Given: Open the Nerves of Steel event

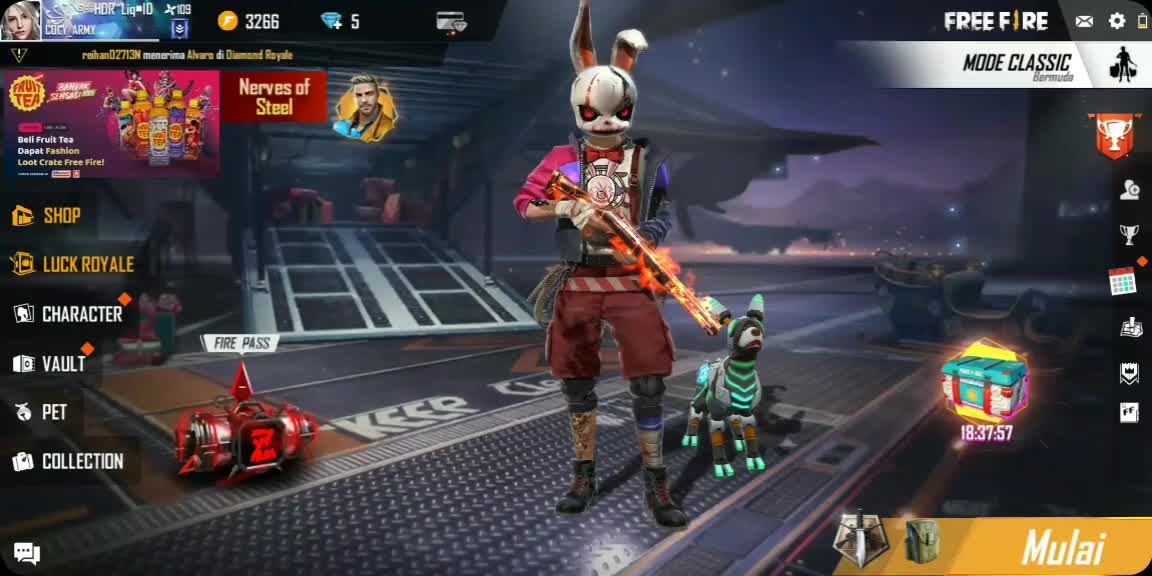Looking at the screenshot, I should point(274,97).
